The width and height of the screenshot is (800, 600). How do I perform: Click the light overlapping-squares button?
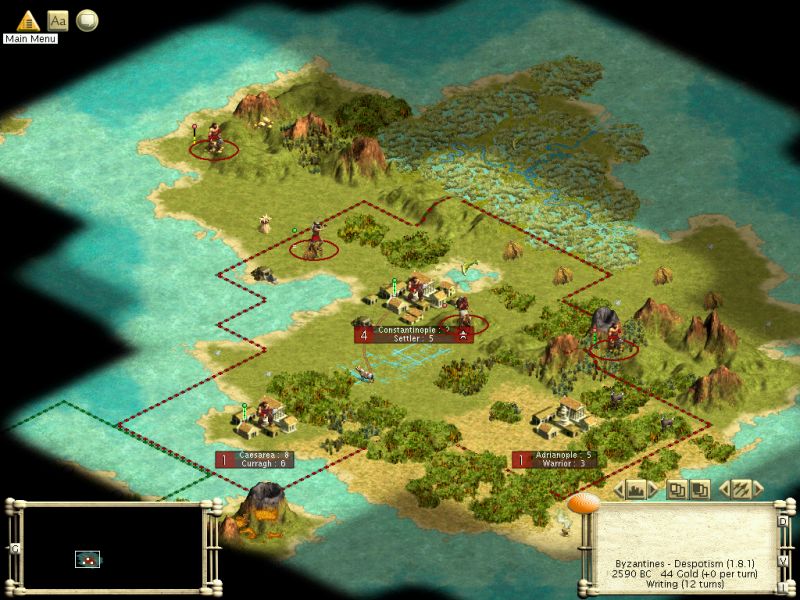[x=677, y=489]
